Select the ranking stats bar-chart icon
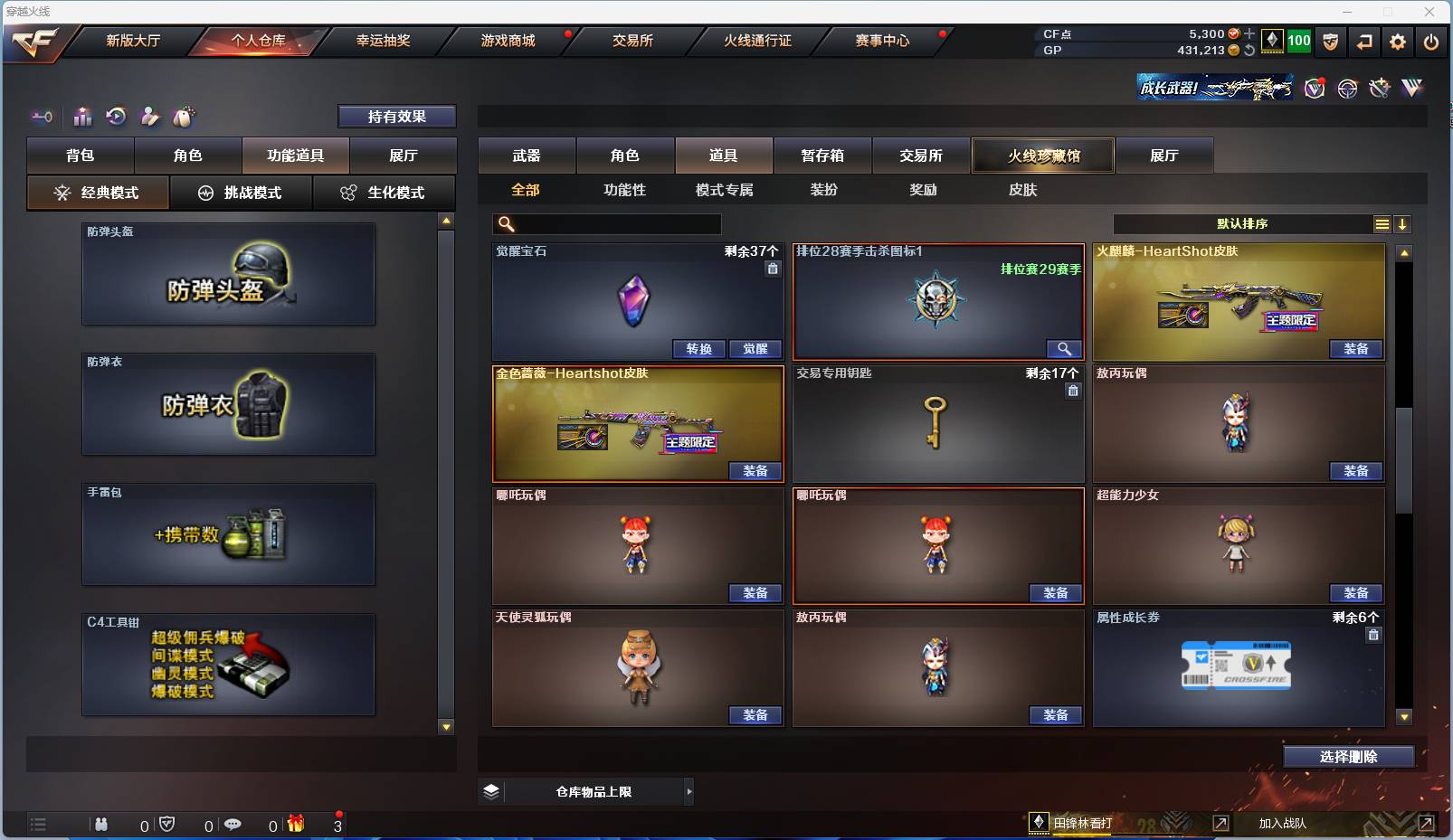Viewport: 1453px width, 840px height. [82, 117]
